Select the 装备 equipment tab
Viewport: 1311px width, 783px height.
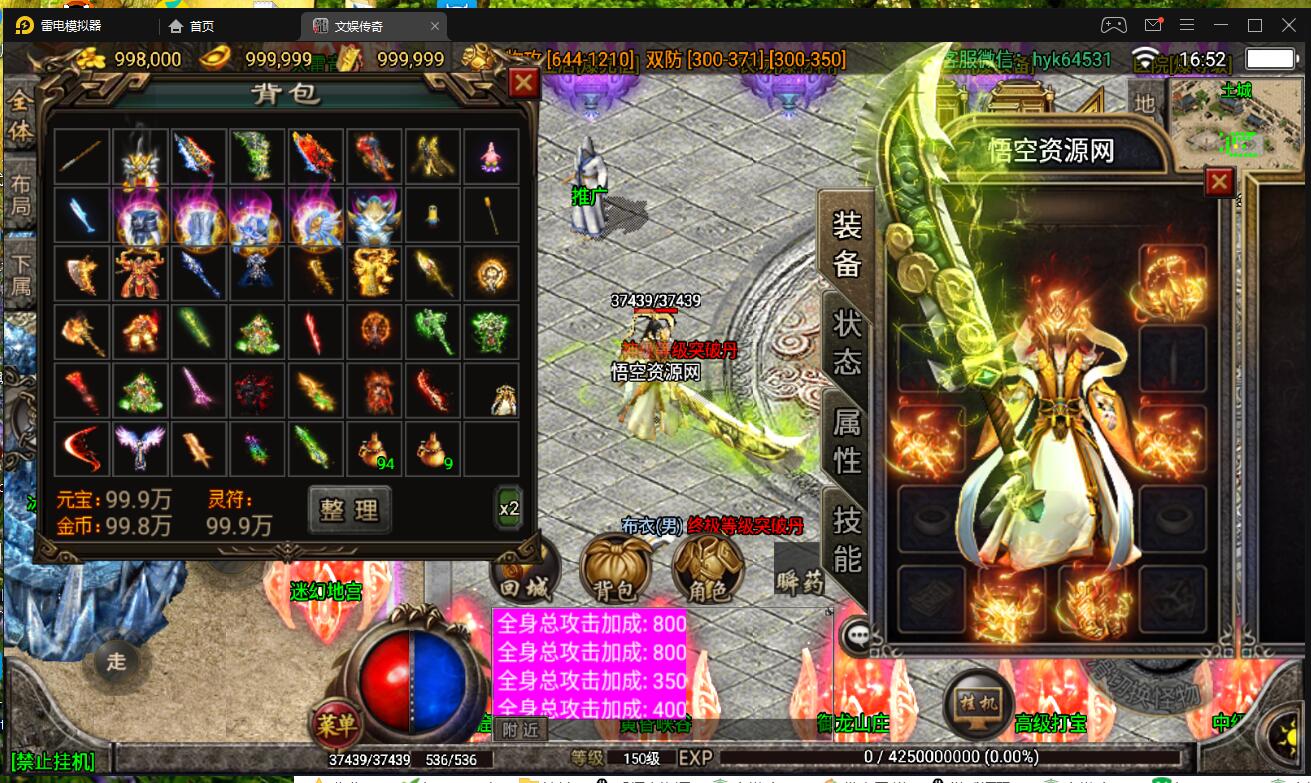click(847, 244)
